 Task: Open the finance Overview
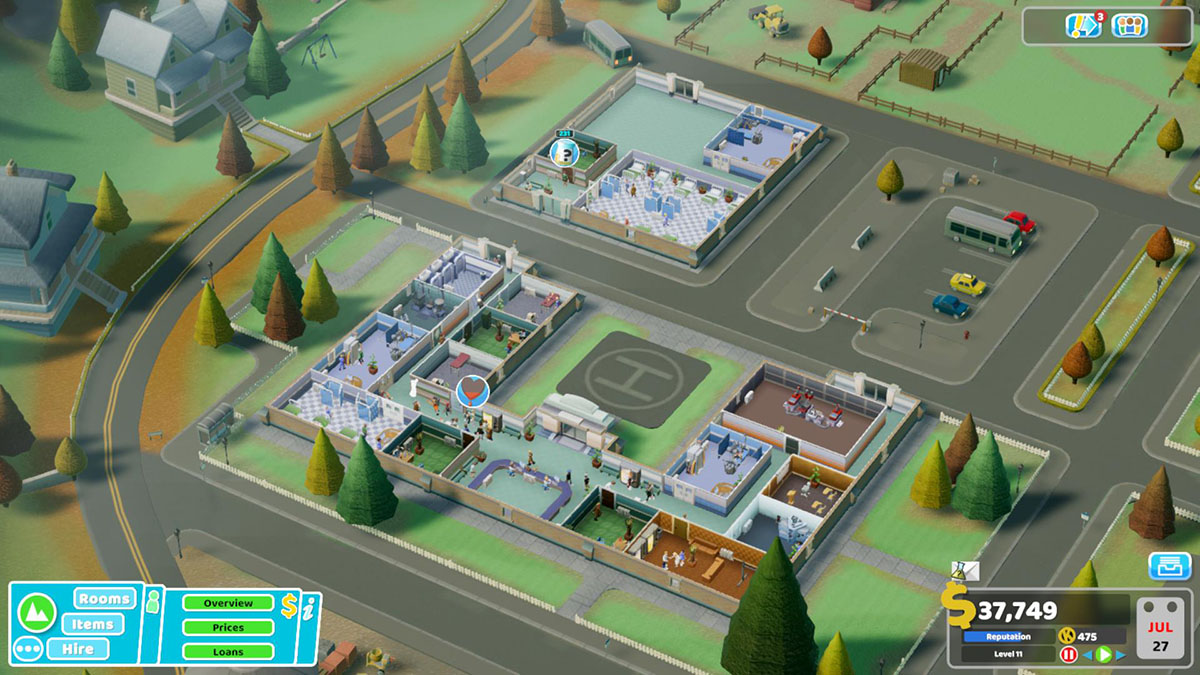(228, 603)
